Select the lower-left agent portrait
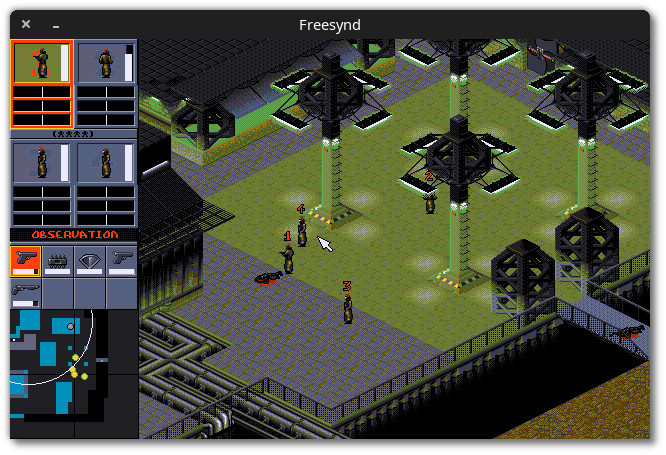Screen dimensions: 666x455 42,163
